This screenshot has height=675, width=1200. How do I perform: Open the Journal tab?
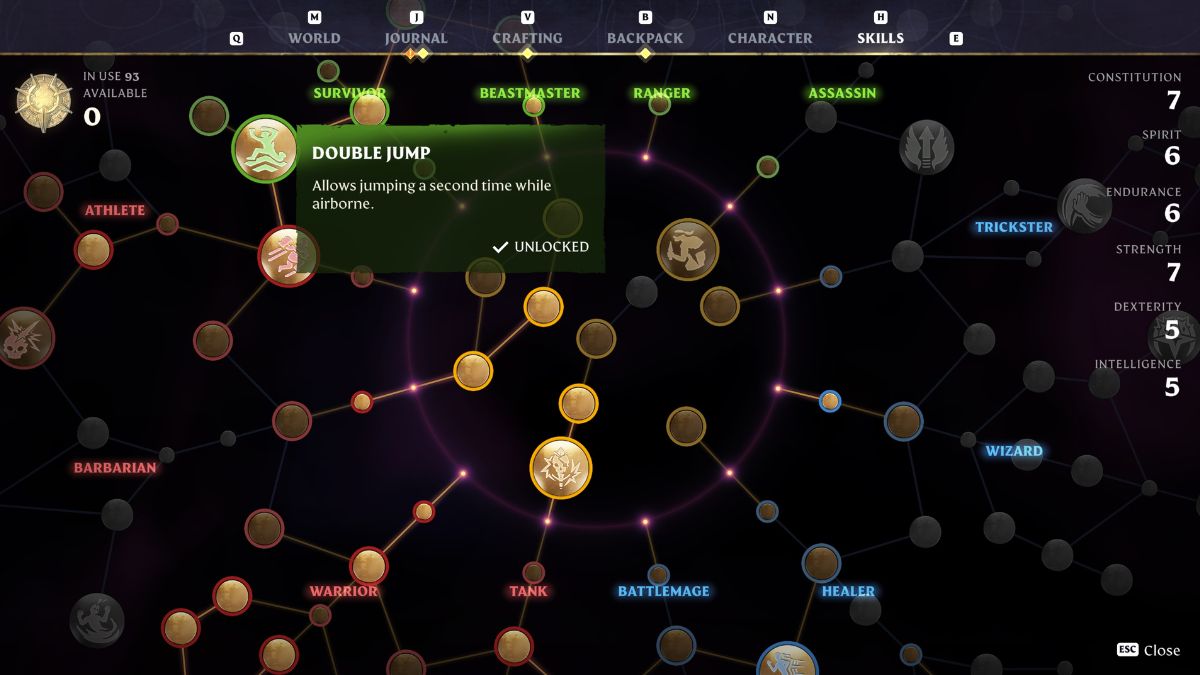coord(416,38)
